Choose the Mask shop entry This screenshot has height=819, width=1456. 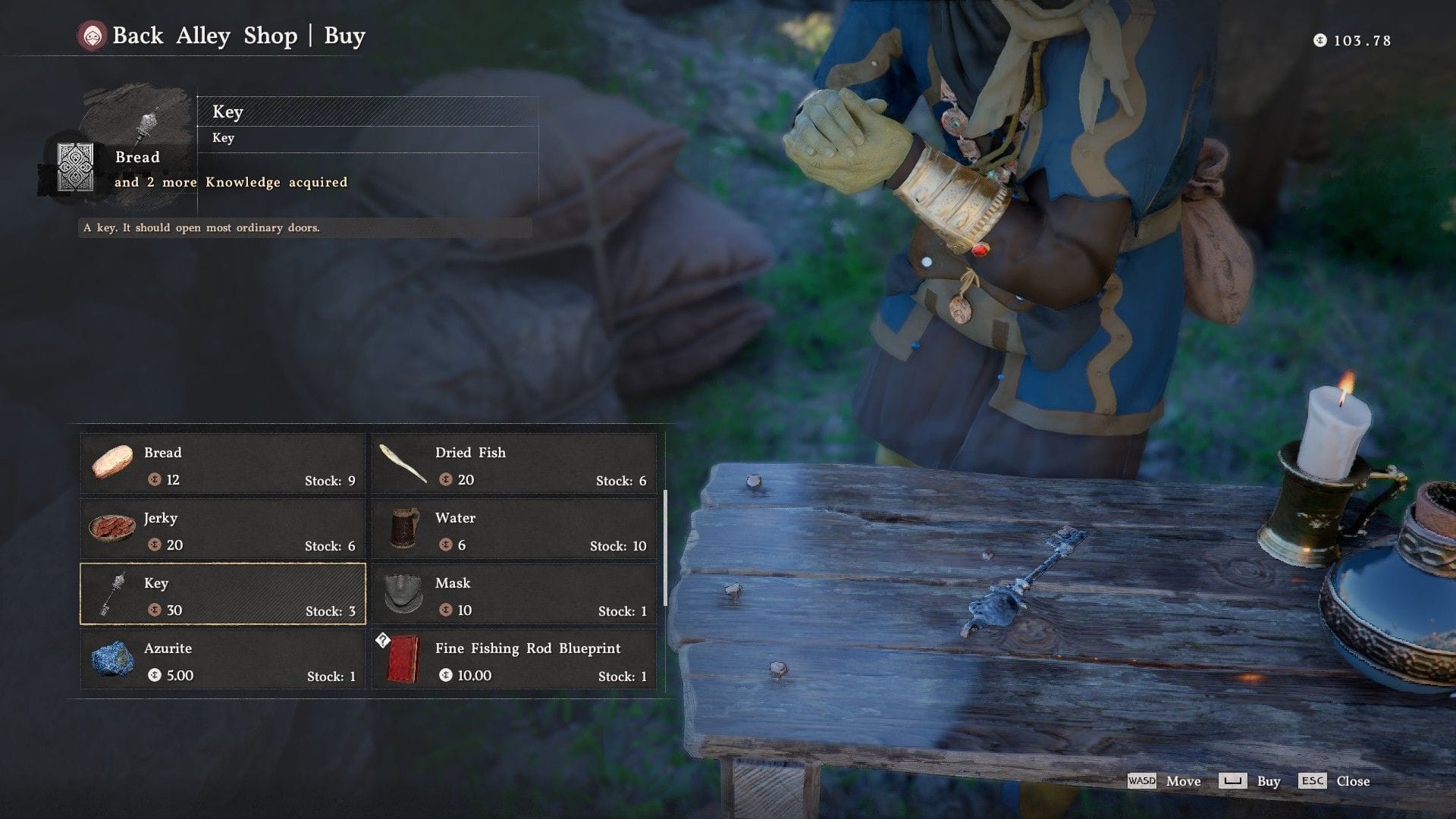pos(514,595)
